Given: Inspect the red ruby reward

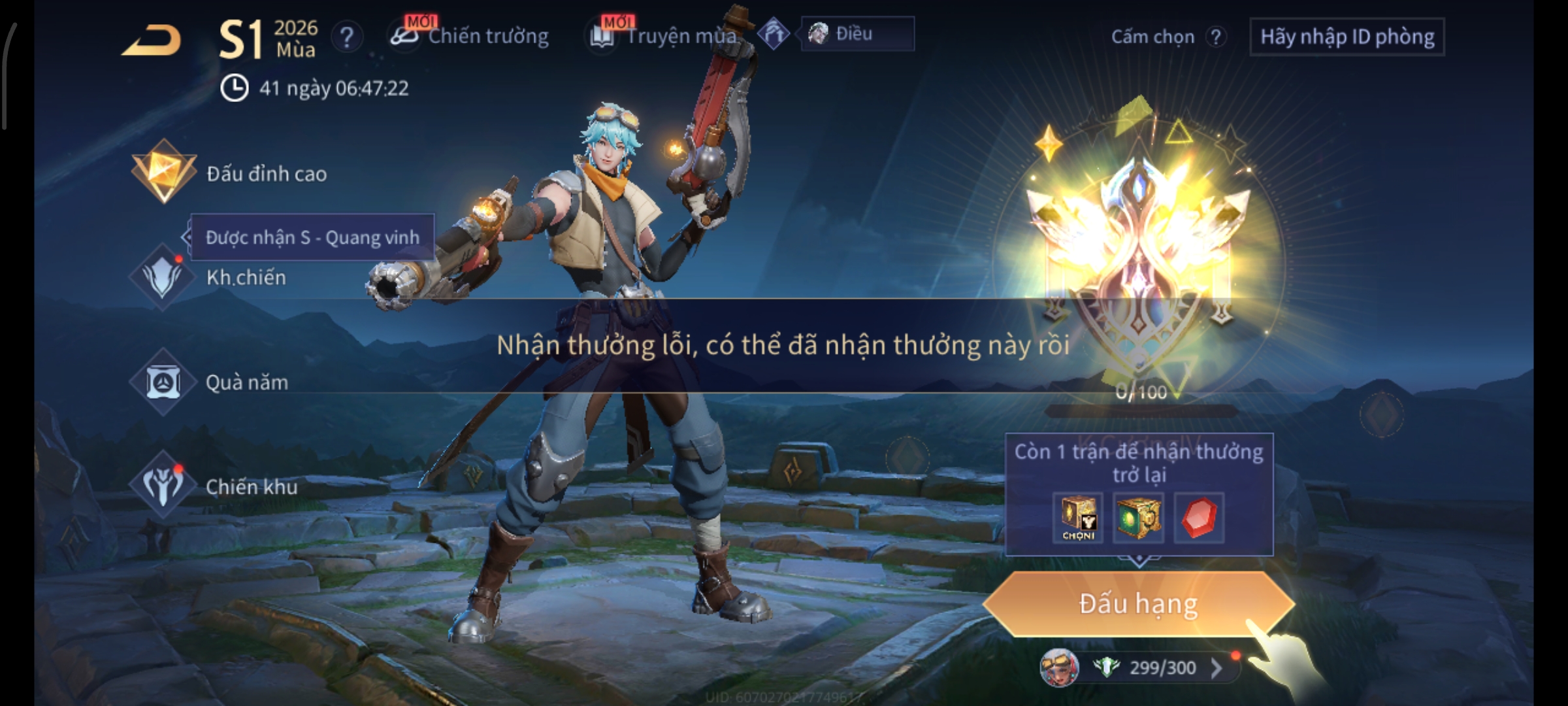Looking at the screenshot, I should pos(1199,518).
